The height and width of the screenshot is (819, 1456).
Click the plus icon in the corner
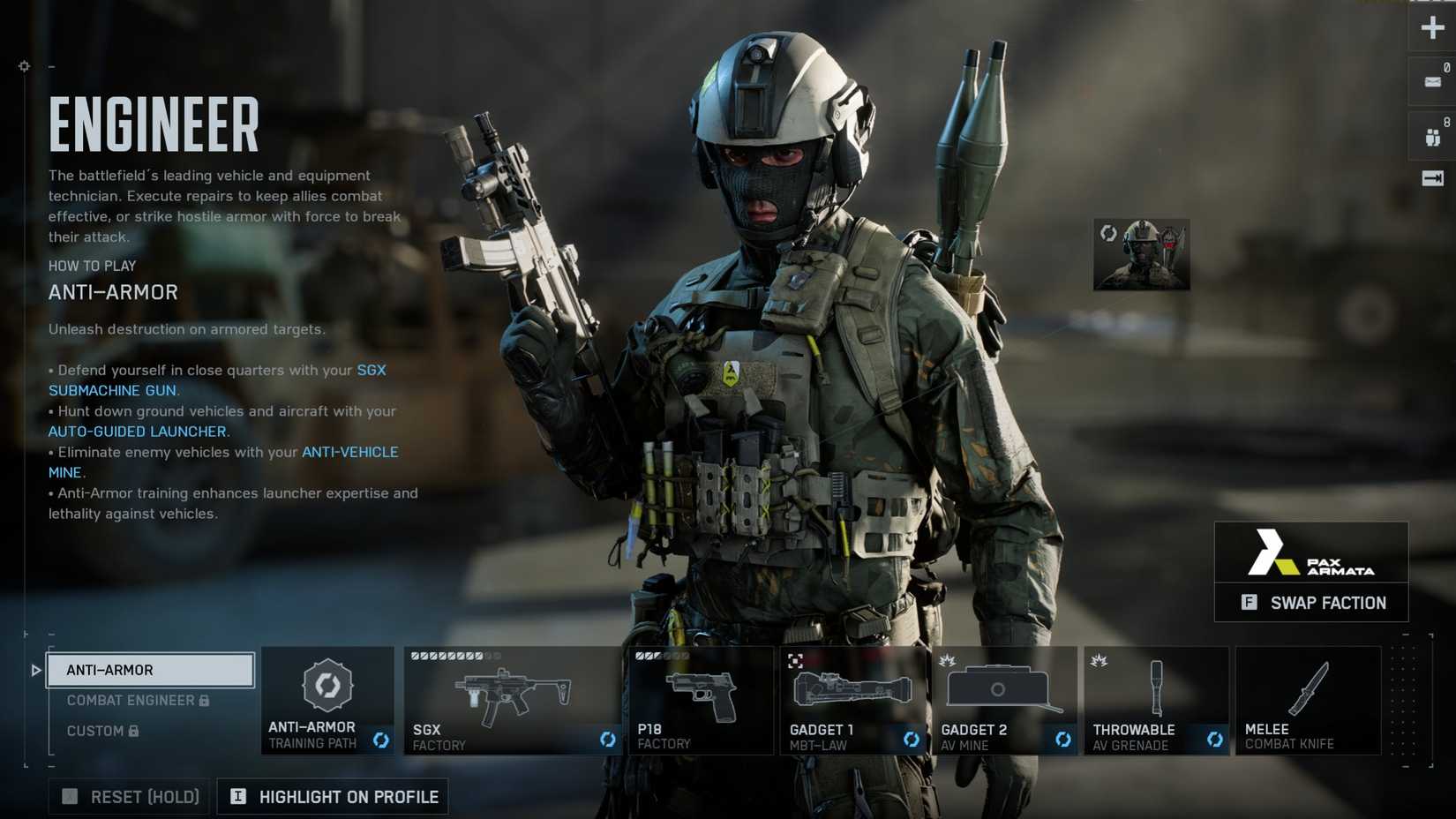[x=1432, y=27]
